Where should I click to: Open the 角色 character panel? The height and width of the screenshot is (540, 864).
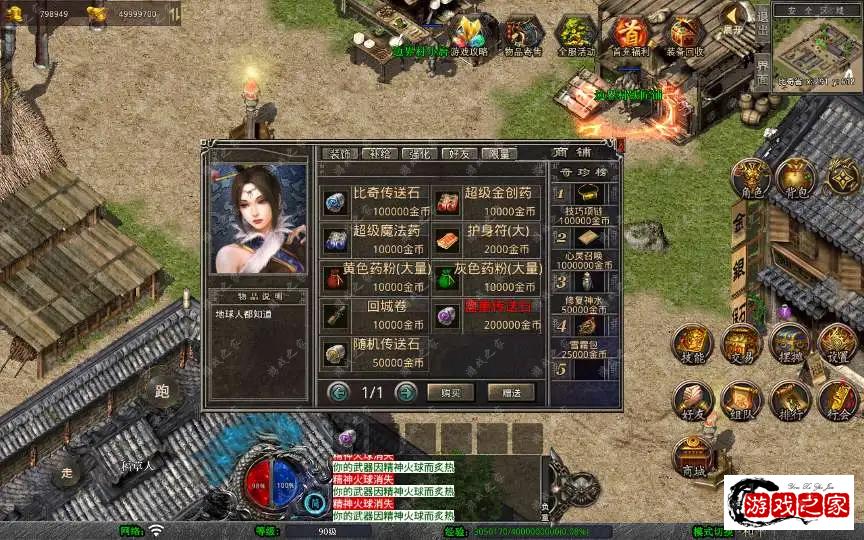point(750,178)
